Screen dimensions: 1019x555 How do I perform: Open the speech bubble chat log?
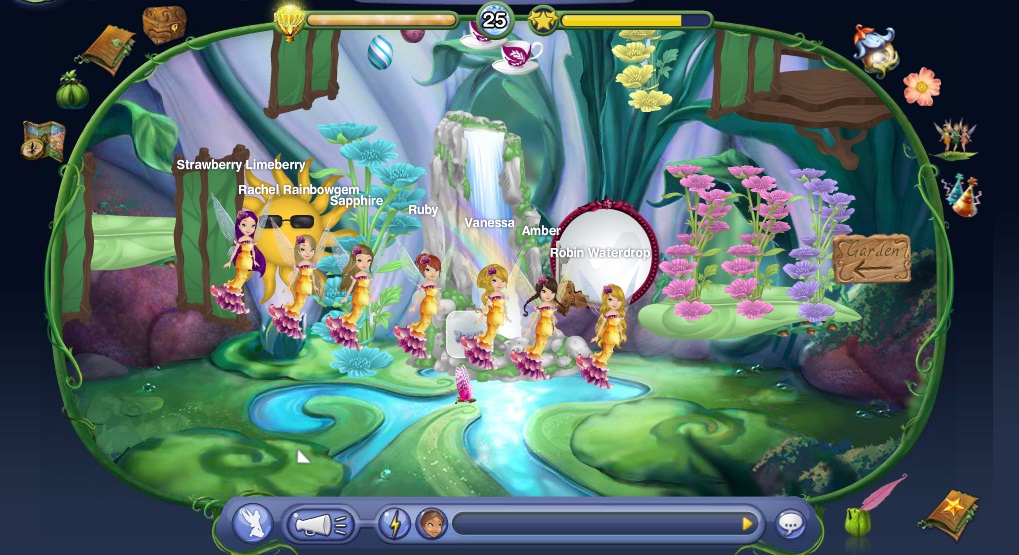coord(790,523)
